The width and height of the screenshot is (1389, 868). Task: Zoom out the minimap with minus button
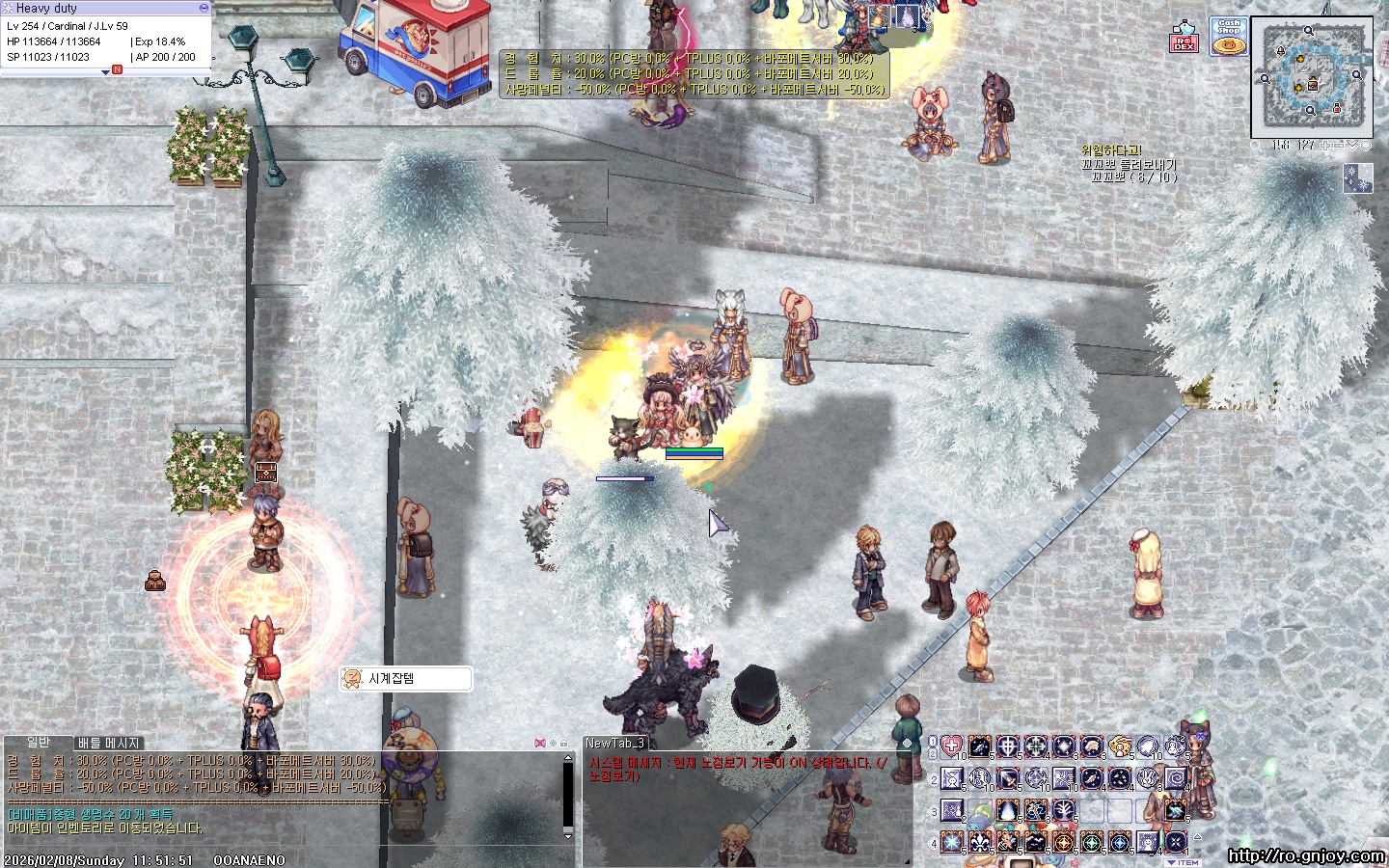1339,146
